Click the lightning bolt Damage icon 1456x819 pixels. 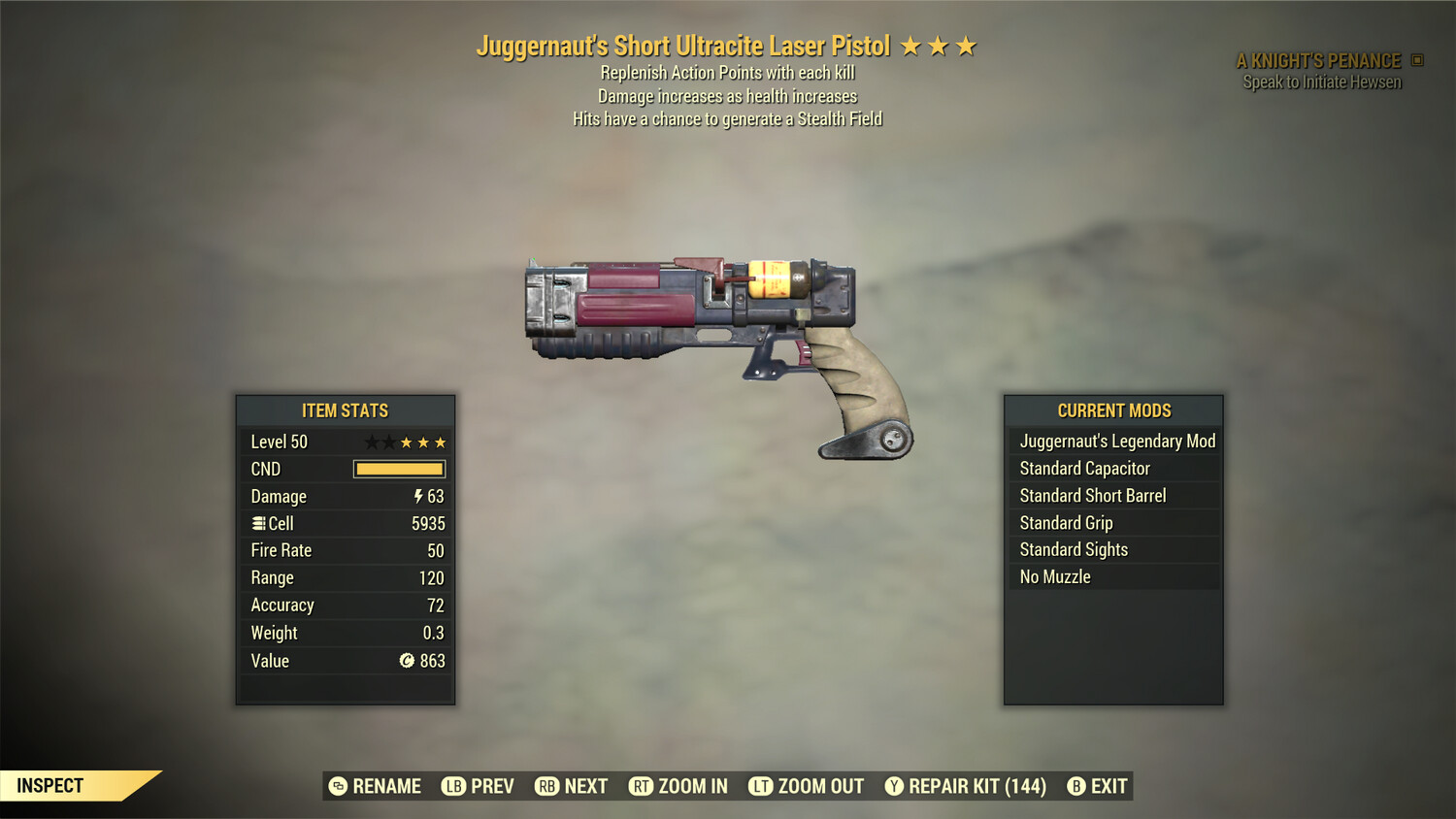(416, 496)
